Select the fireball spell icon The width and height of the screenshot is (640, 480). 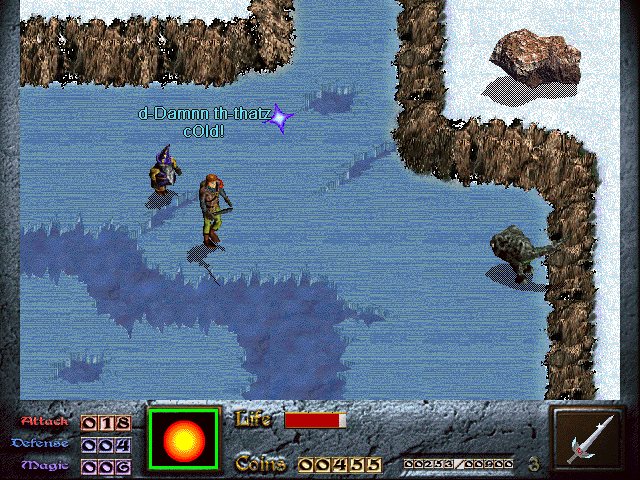[183, 440]
